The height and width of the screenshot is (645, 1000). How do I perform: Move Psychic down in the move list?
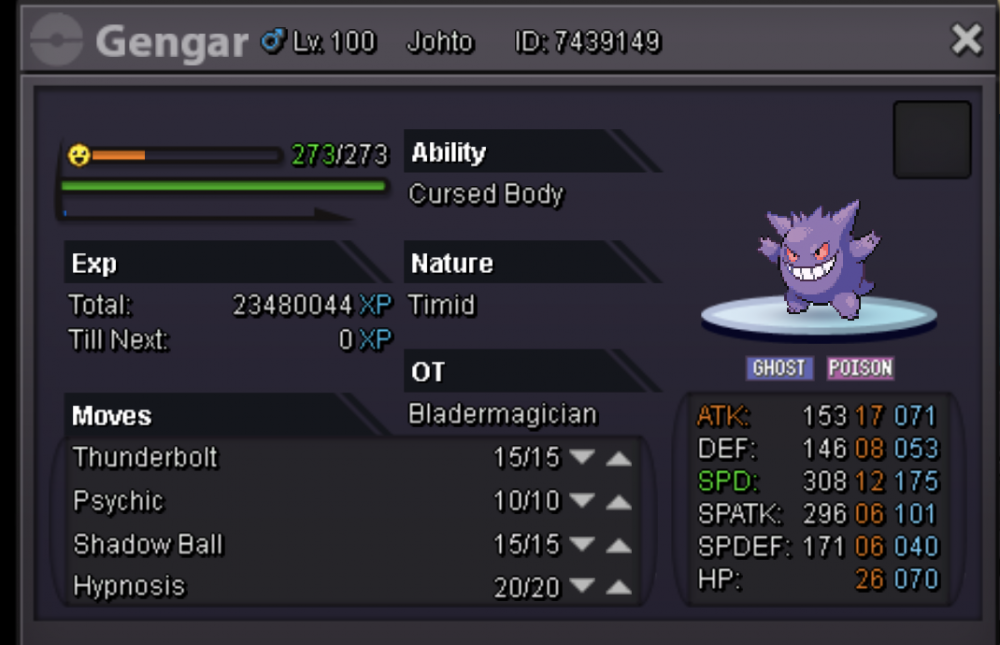point(582,502)
